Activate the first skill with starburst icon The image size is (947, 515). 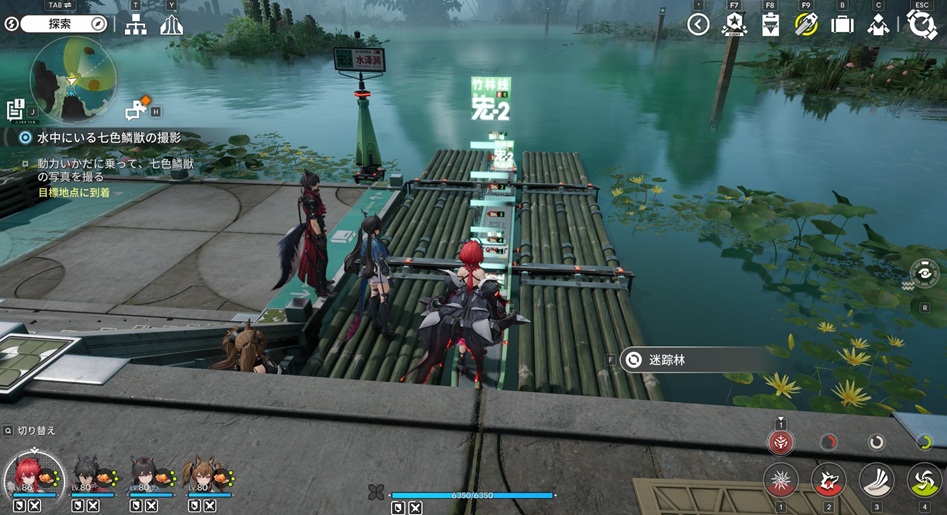point(781,481)
